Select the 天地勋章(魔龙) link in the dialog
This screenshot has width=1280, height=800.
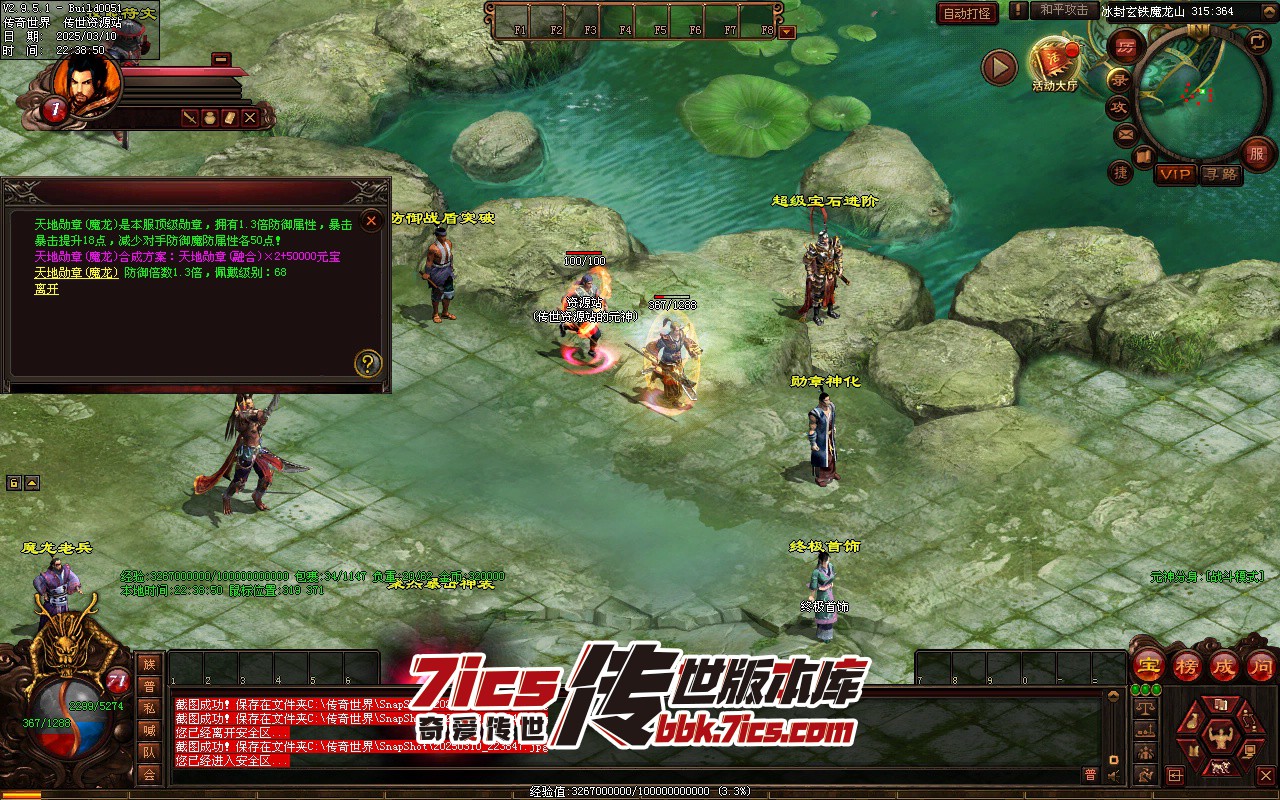pyautogui.click(x=76, y=272)
